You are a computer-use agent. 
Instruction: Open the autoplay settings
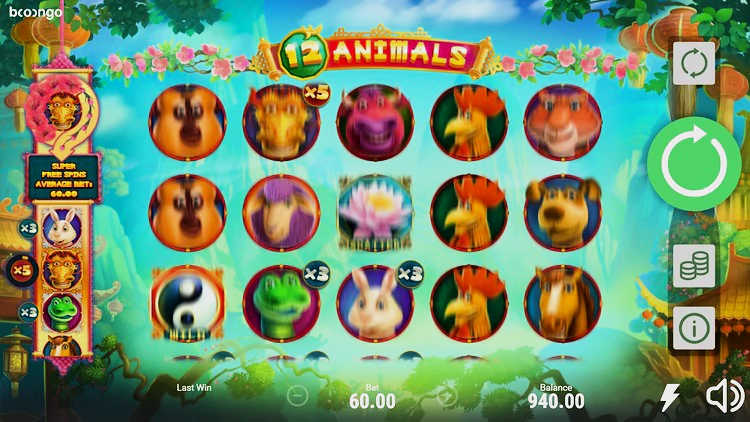pyautogui.click(x=693, y=65)
